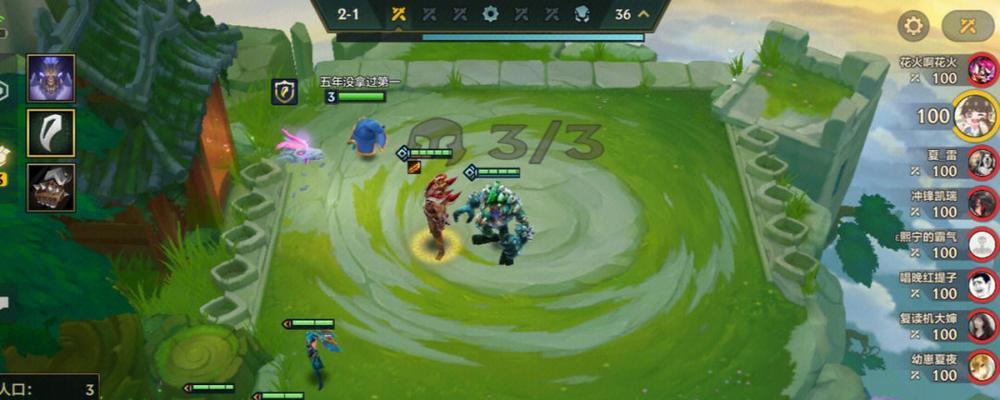The height and width of the screenshot is (400, 1000).
Task: Click the monster round icon in stage tracker
Action: point(583,14)
